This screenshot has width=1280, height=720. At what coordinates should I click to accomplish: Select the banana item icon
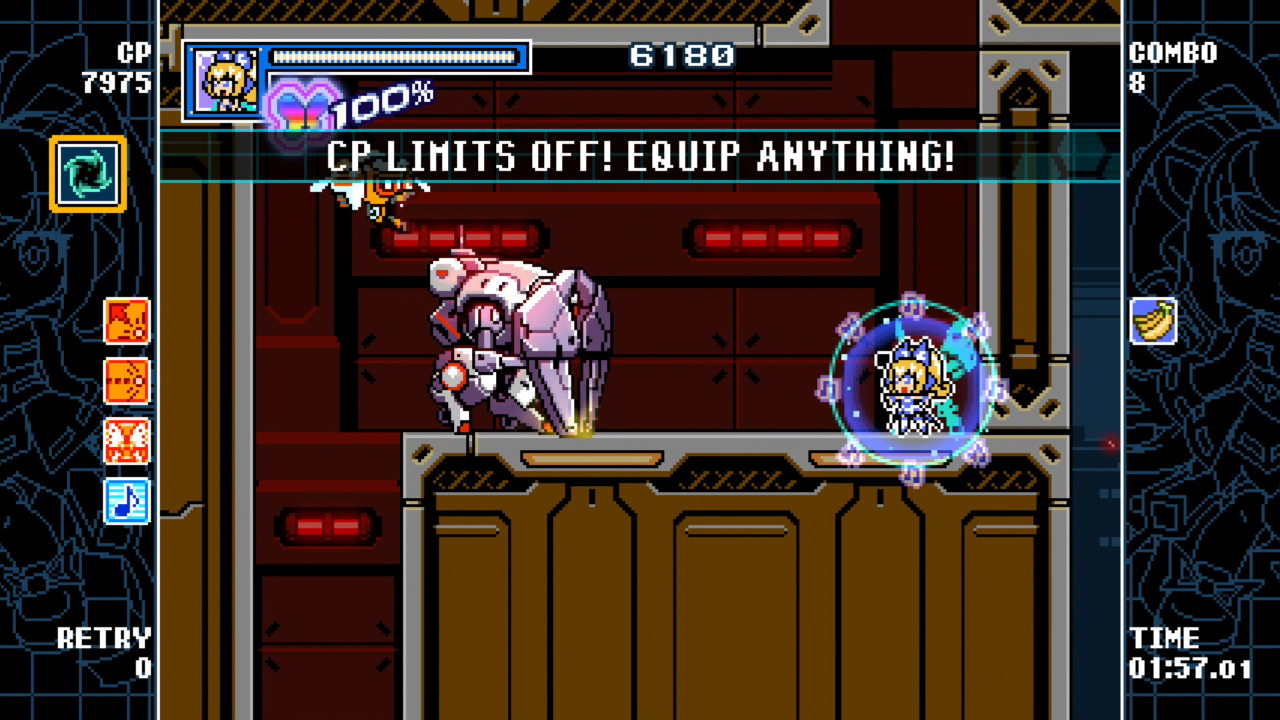(x=1154, y=320)
